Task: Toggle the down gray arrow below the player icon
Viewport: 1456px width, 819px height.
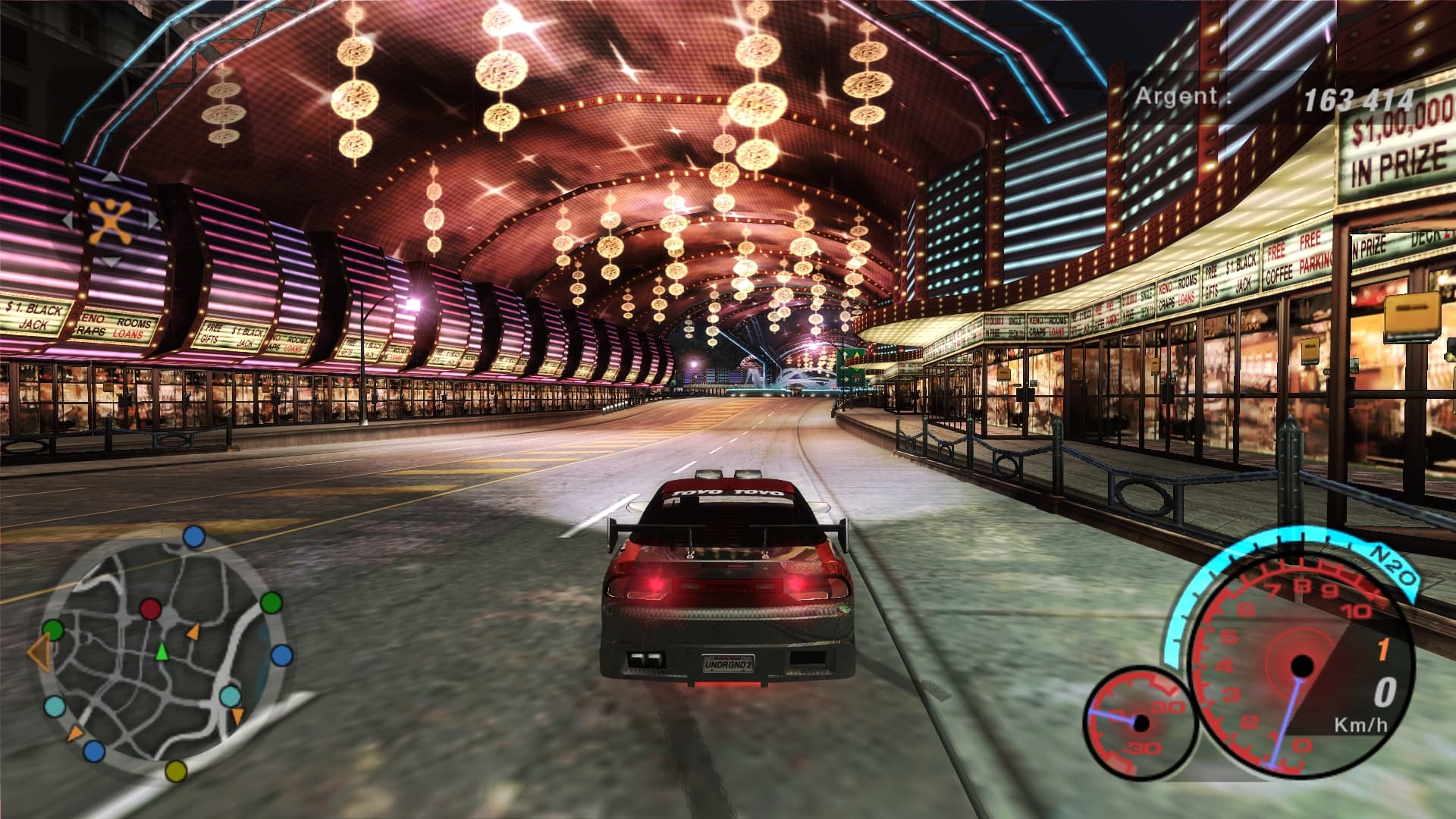Action: (111, 262)
